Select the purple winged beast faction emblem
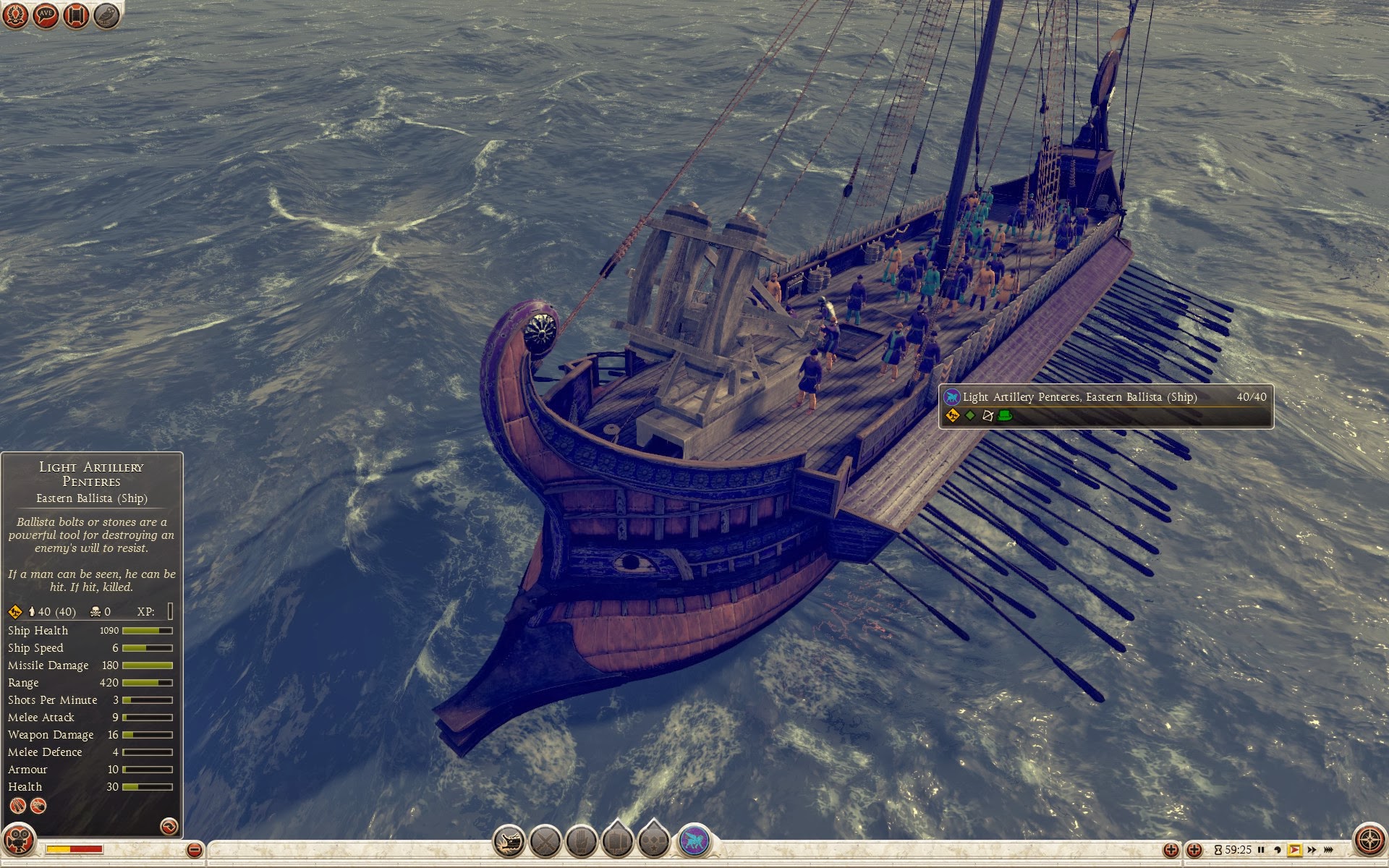The width and height of the screenshot is (1389, 868). tap(694, 841)
